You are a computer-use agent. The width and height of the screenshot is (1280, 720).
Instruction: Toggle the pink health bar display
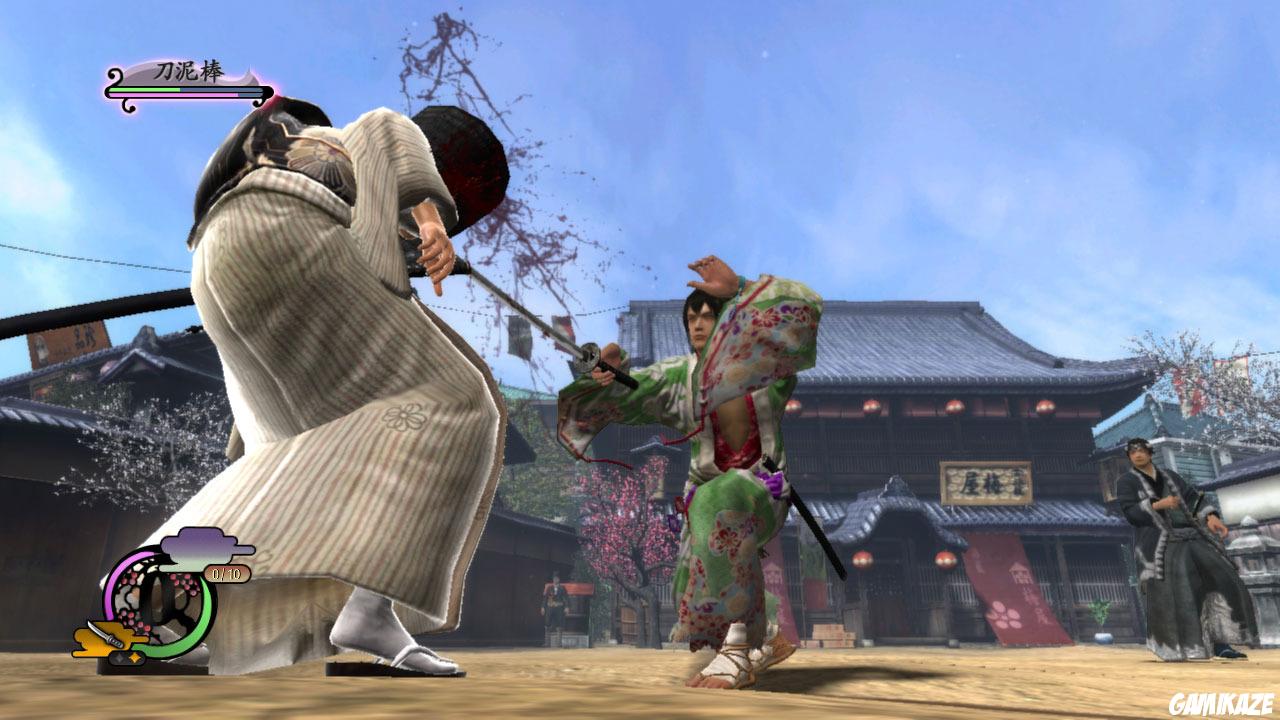(174, 95)
